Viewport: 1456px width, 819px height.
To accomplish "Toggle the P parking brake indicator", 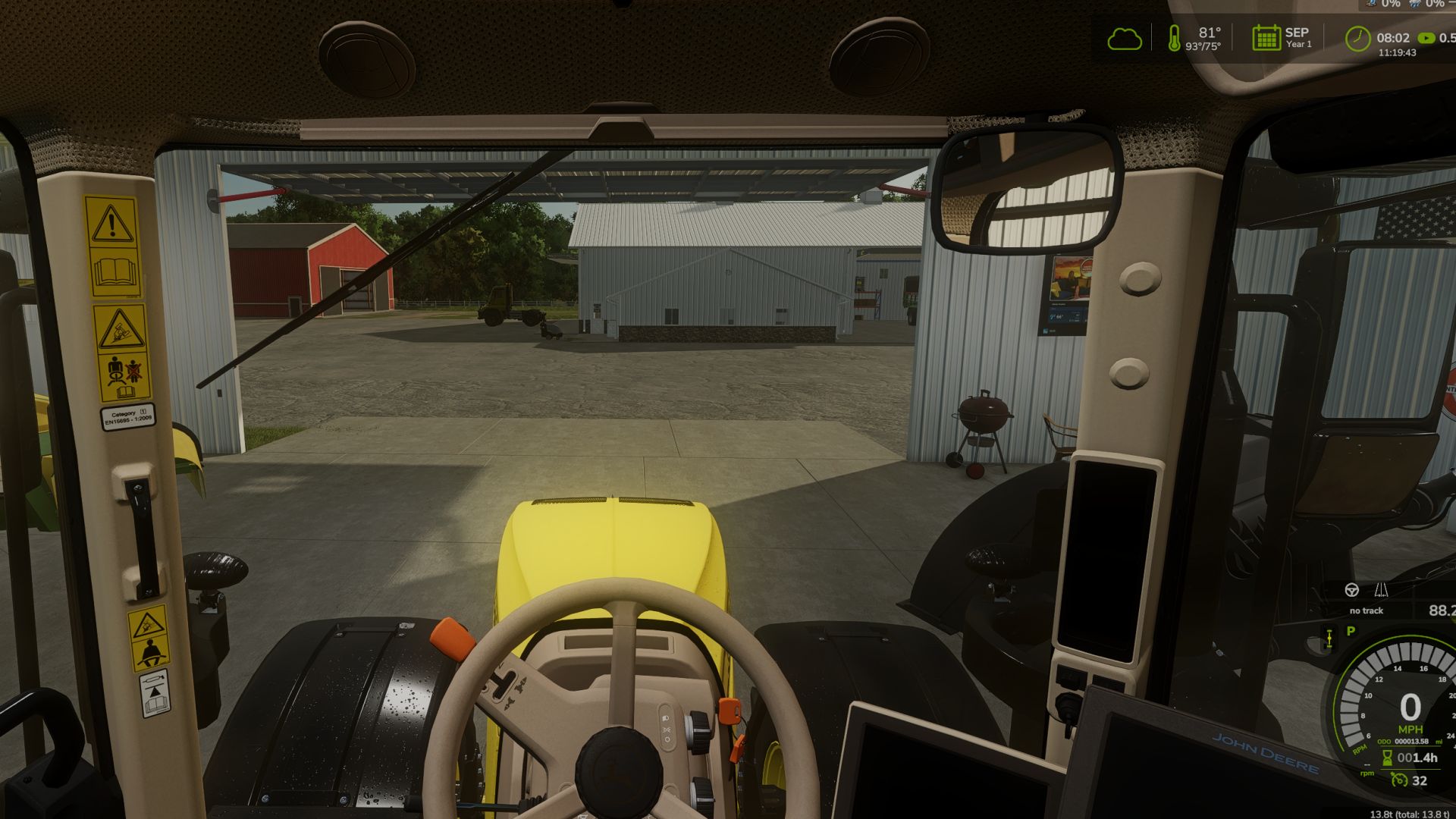I will coord(1350,631).
